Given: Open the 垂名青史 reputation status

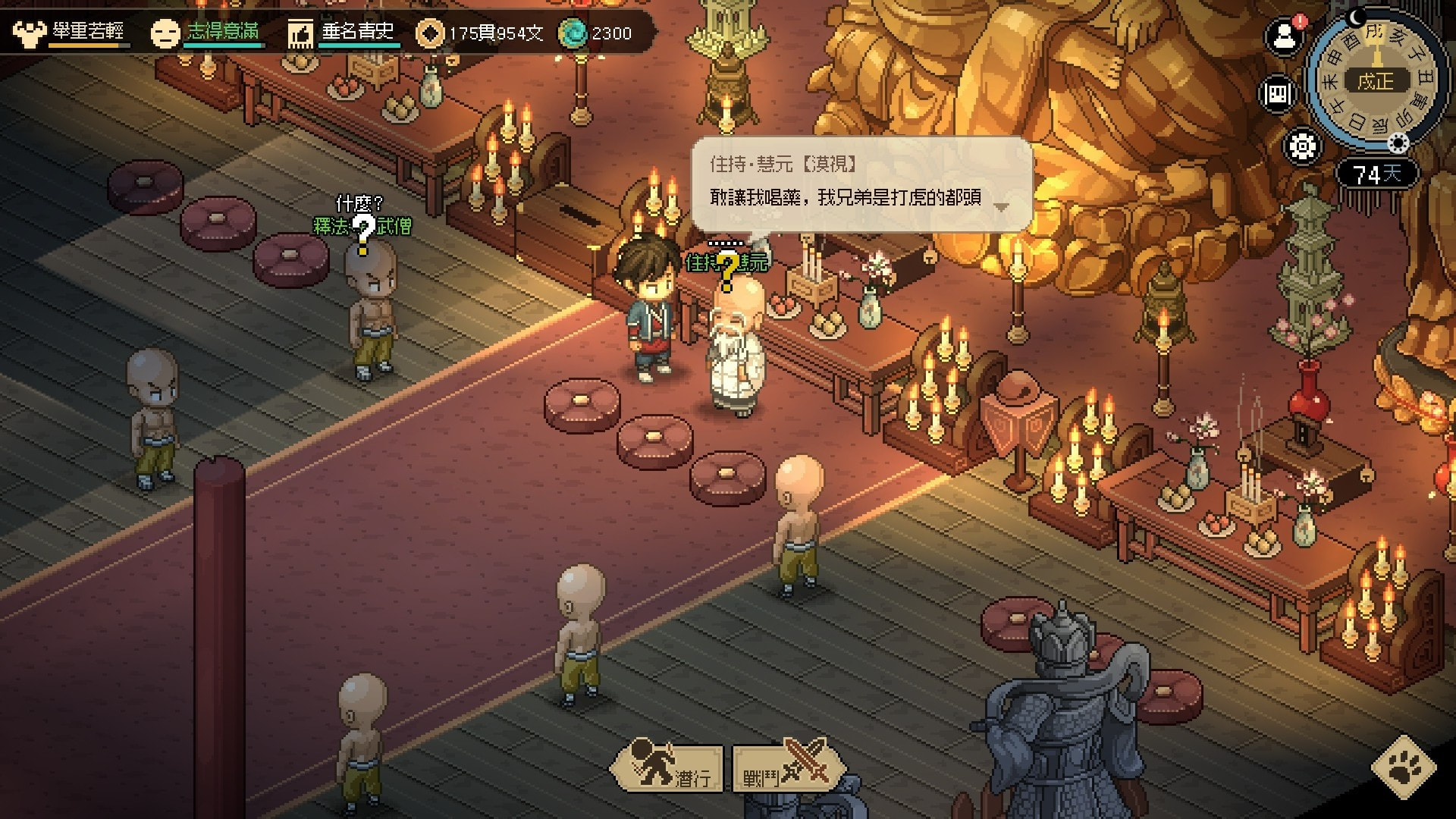Looking at the screenshot, I should coord(343,33).
